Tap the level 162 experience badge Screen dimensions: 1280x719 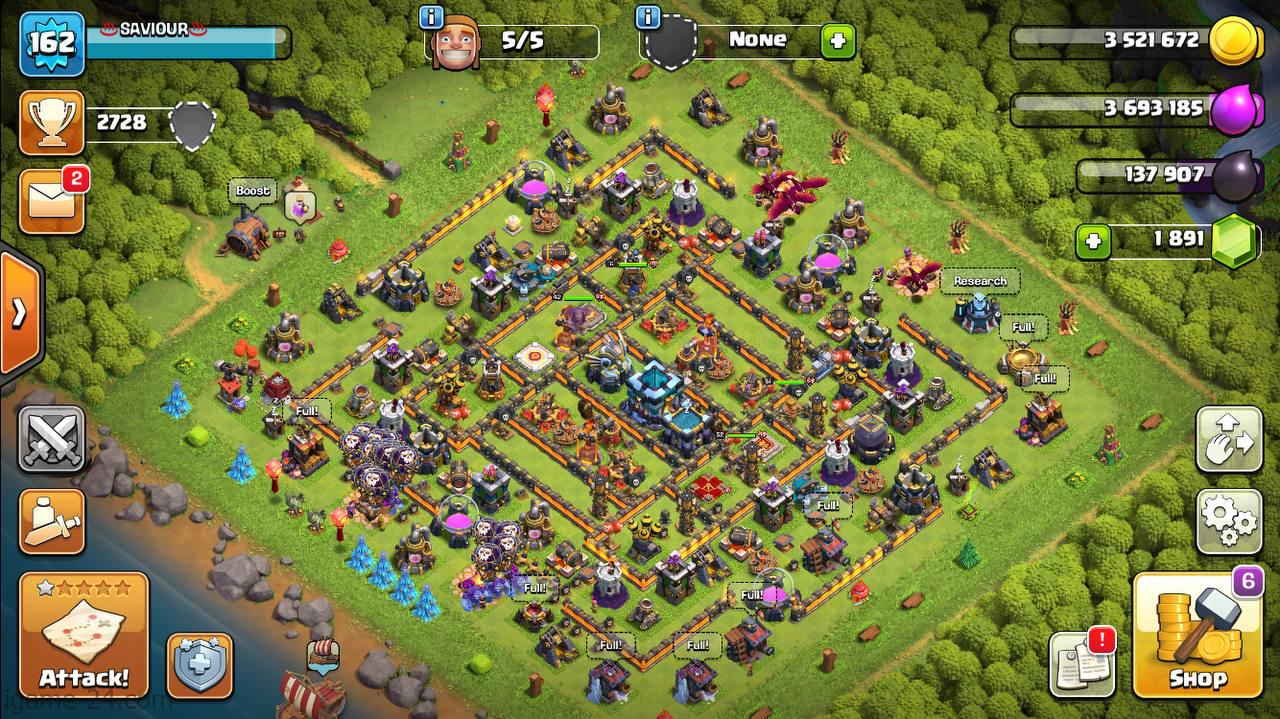pyautogui.click(x=51, y=44)
